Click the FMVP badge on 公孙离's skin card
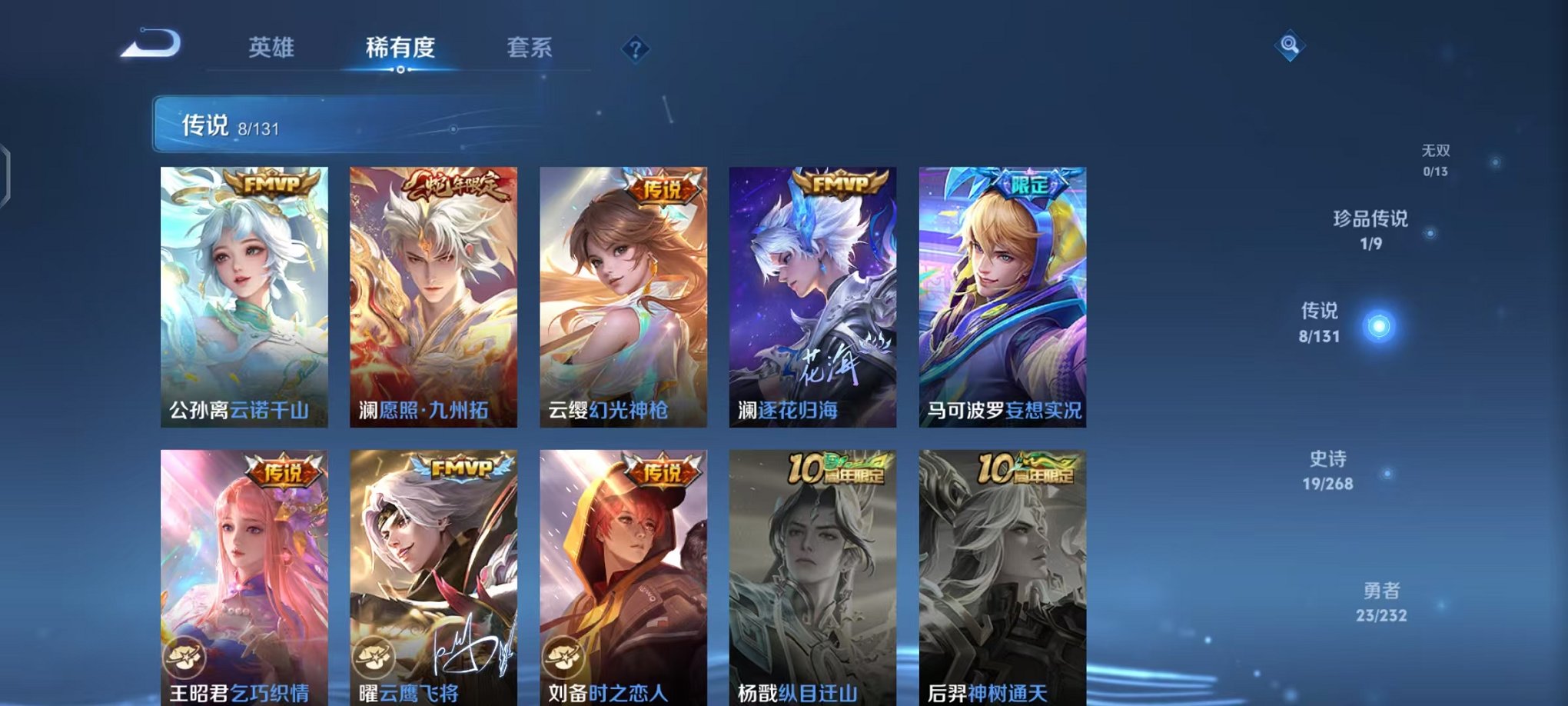Image resolution: width=1568 pixels, height=706 pixels. 268,184
